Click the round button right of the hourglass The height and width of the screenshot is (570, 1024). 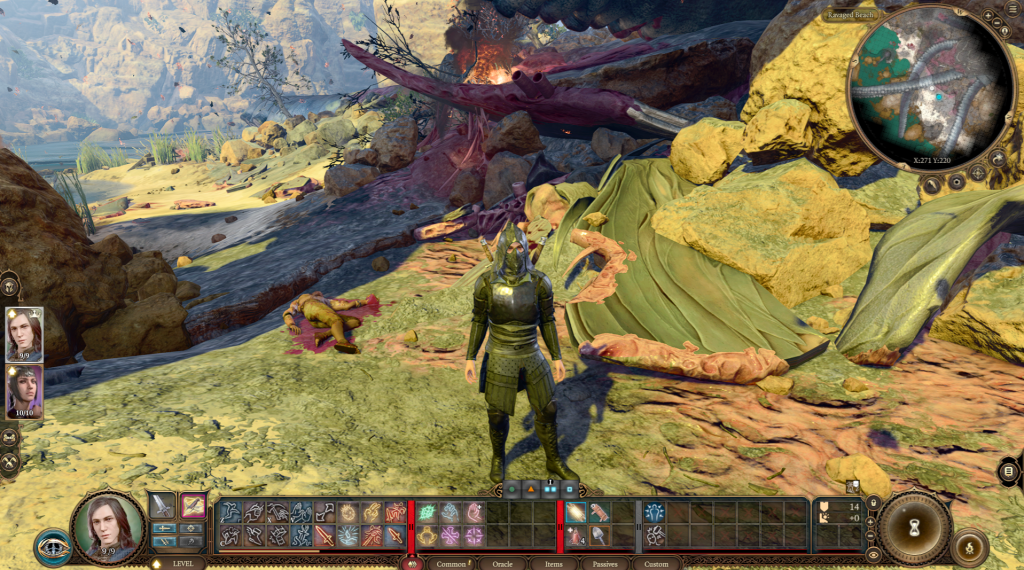pyautogui.click(x=969, y=548)
